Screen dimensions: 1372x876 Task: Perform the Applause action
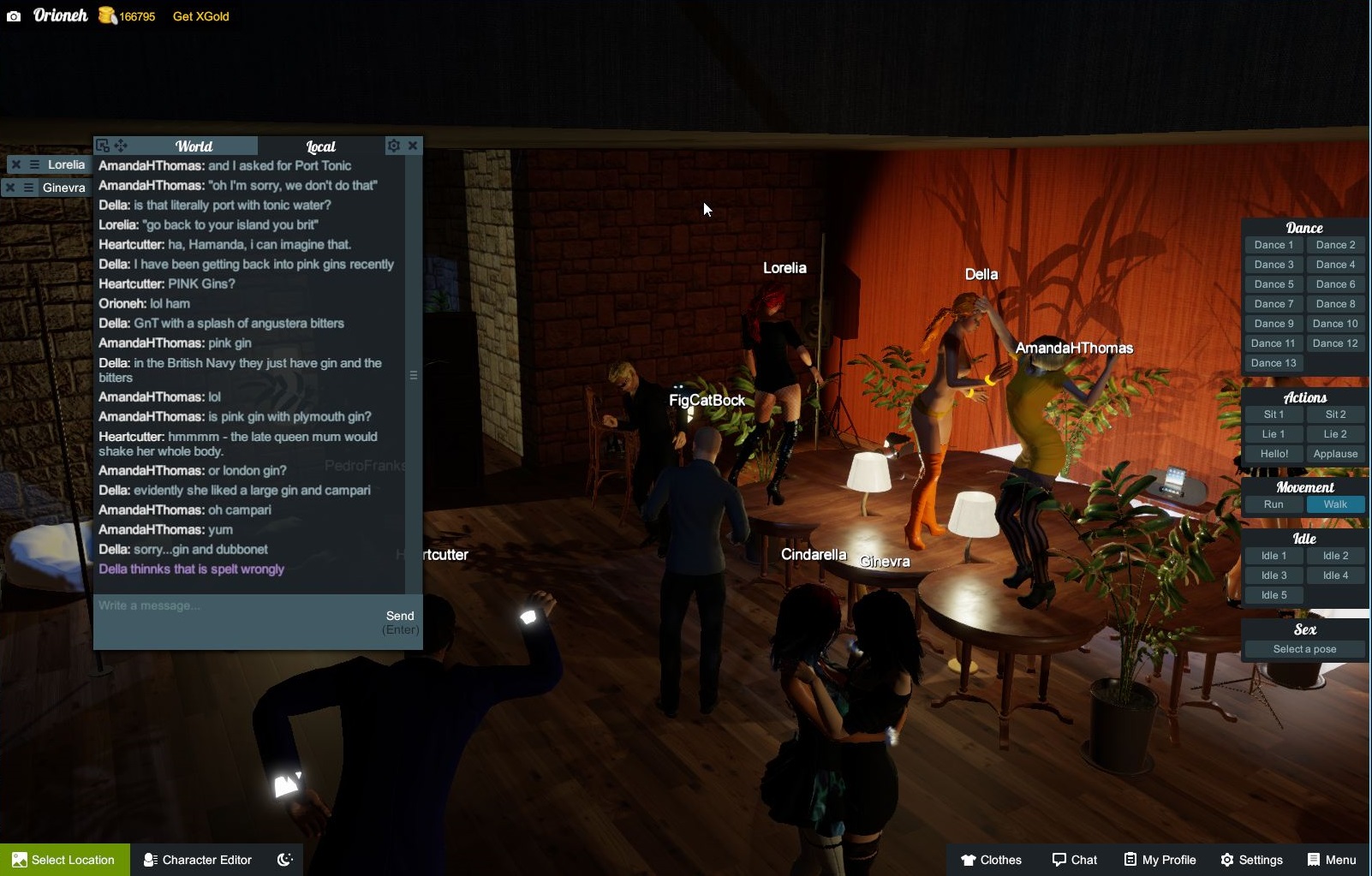(x=1335, y=454)
